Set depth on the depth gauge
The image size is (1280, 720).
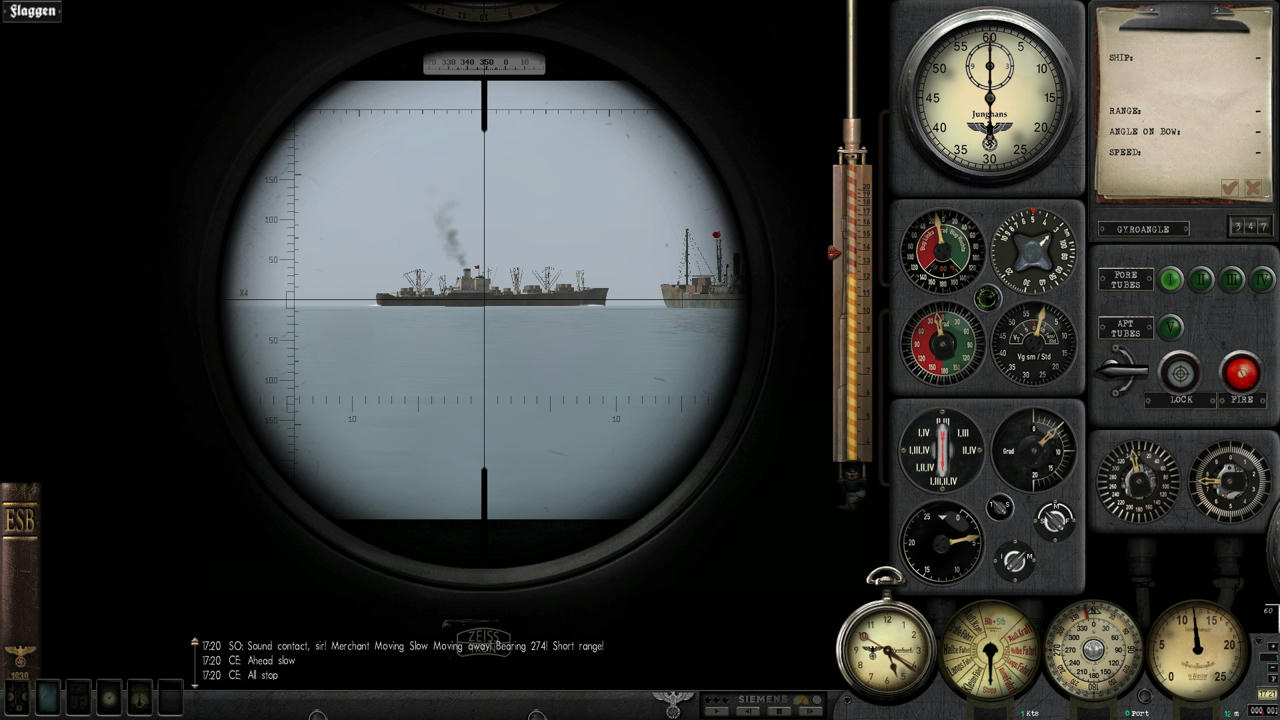[x=1197, y=650]
